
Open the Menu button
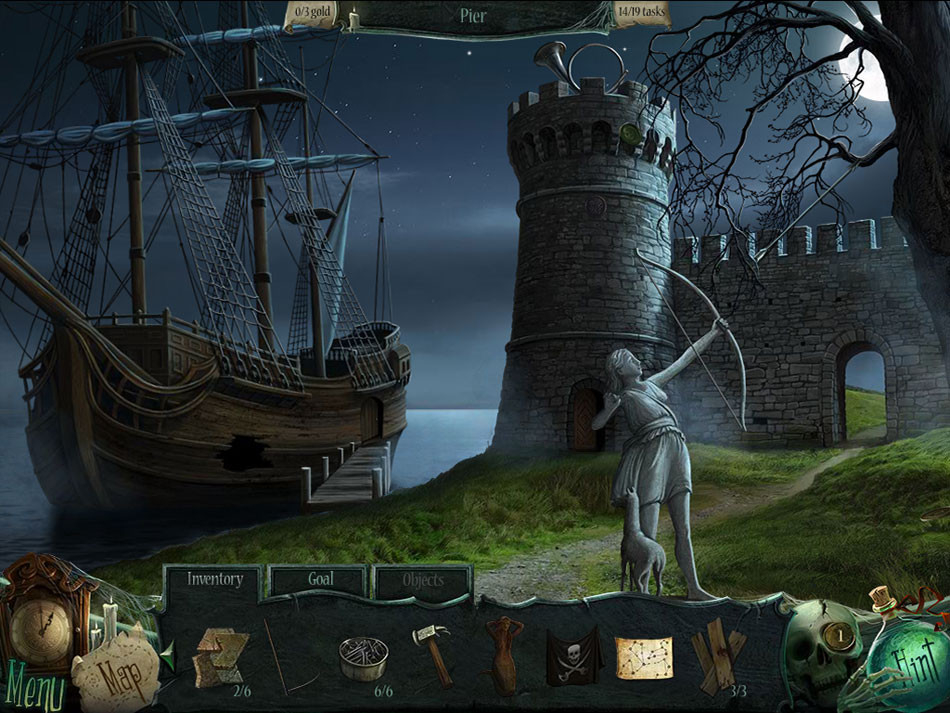pos(36,690)
